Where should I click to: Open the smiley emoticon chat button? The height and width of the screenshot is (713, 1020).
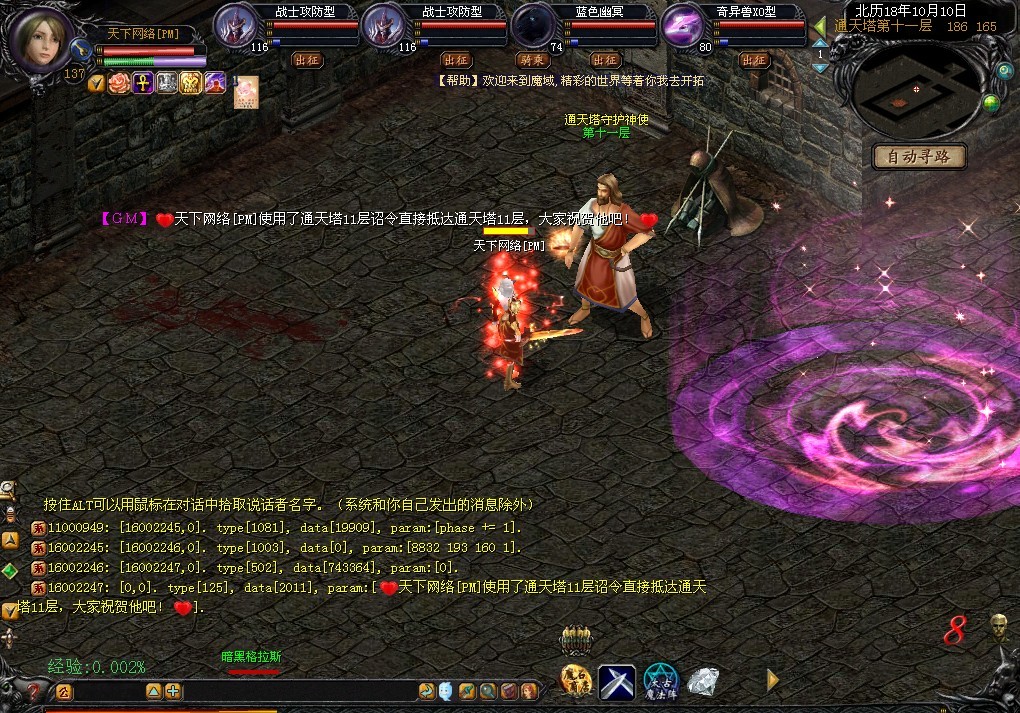click(446, 691)
